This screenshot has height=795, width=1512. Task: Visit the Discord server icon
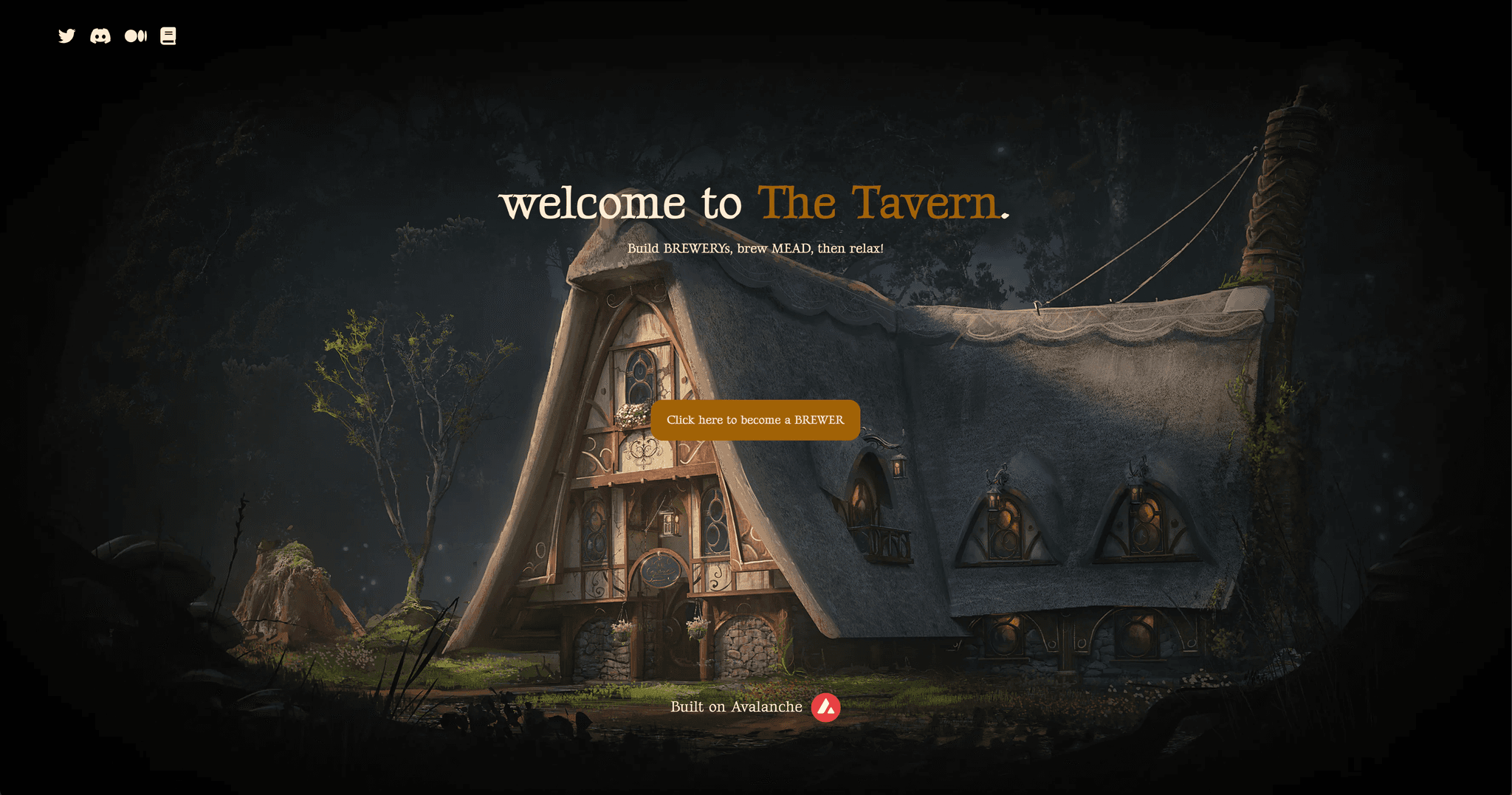100,36
